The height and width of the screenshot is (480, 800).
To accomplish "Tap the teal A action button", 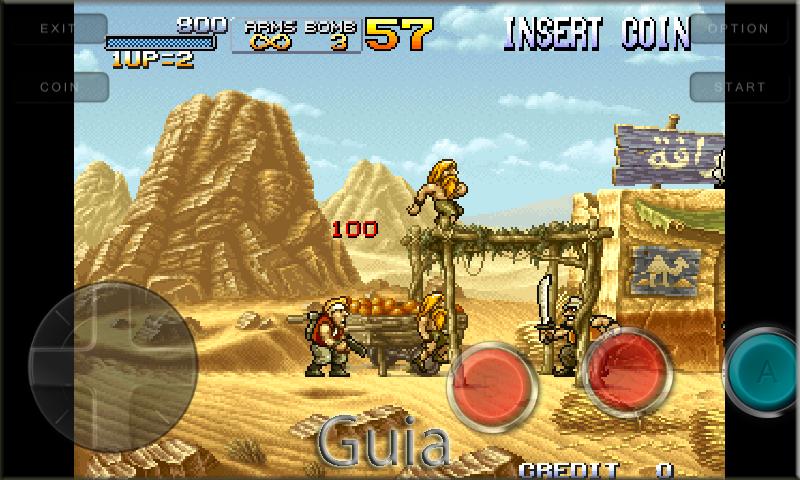I will click(x=766, y=373).
